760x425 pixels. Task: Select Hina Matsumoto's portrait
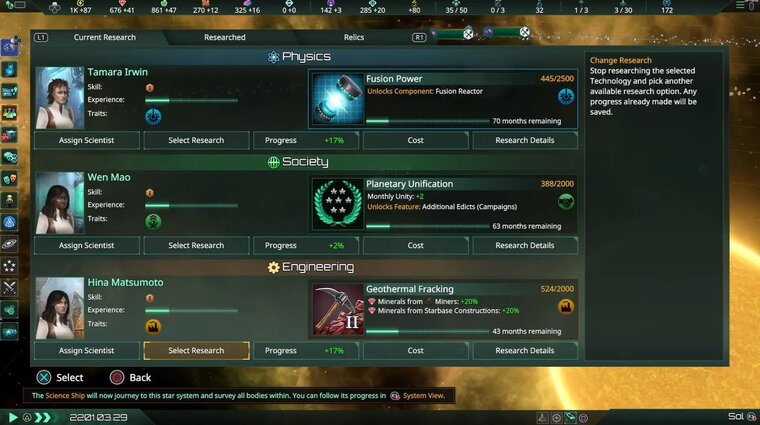click(x=59, y=308)
